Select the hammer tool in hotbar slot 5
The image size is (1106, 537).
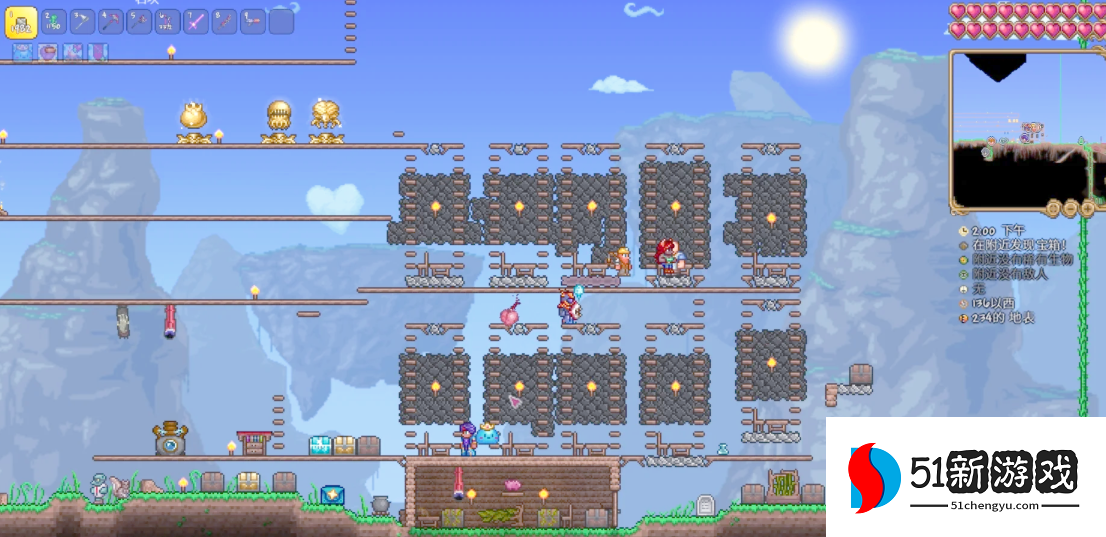point(140,22)
